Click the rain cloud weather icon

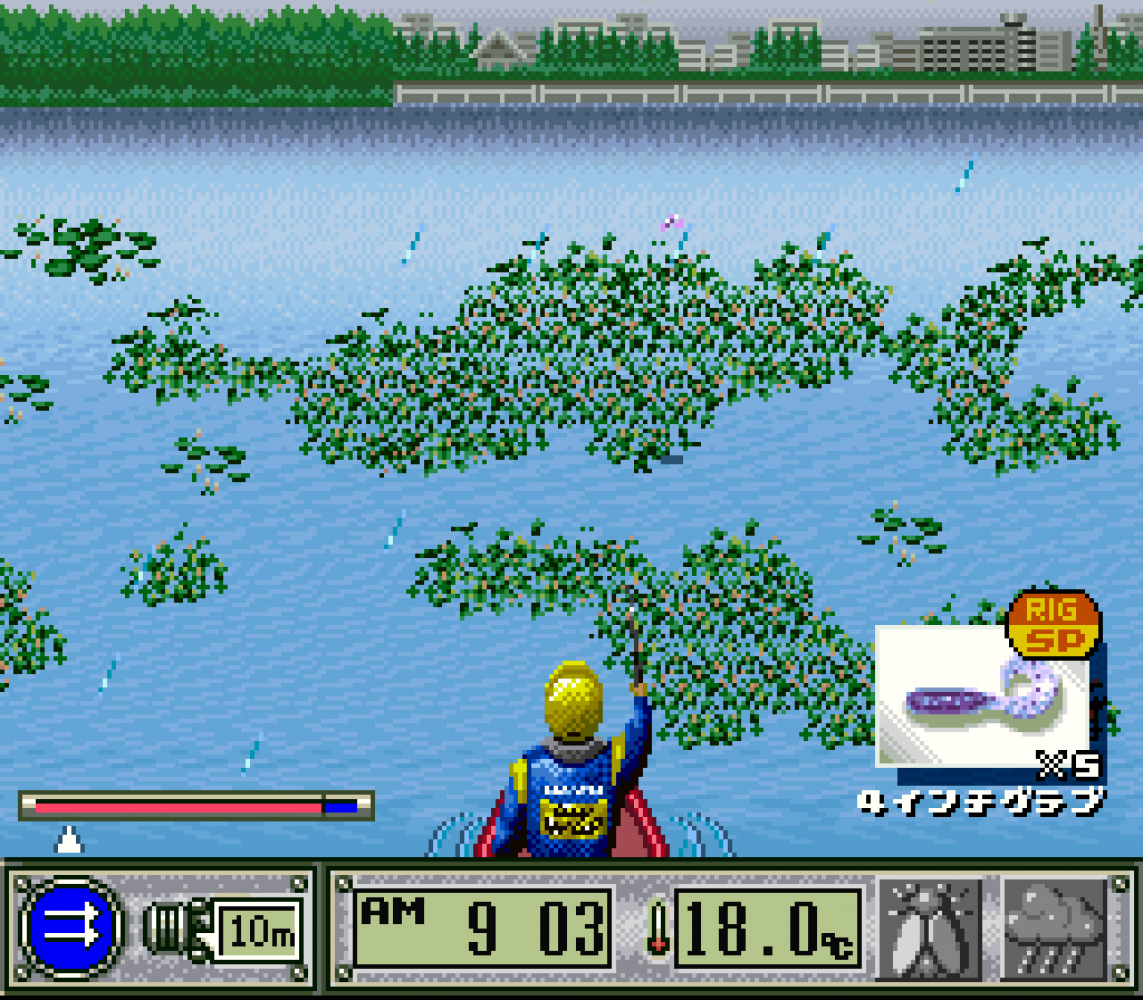(x=1055, y=929)
